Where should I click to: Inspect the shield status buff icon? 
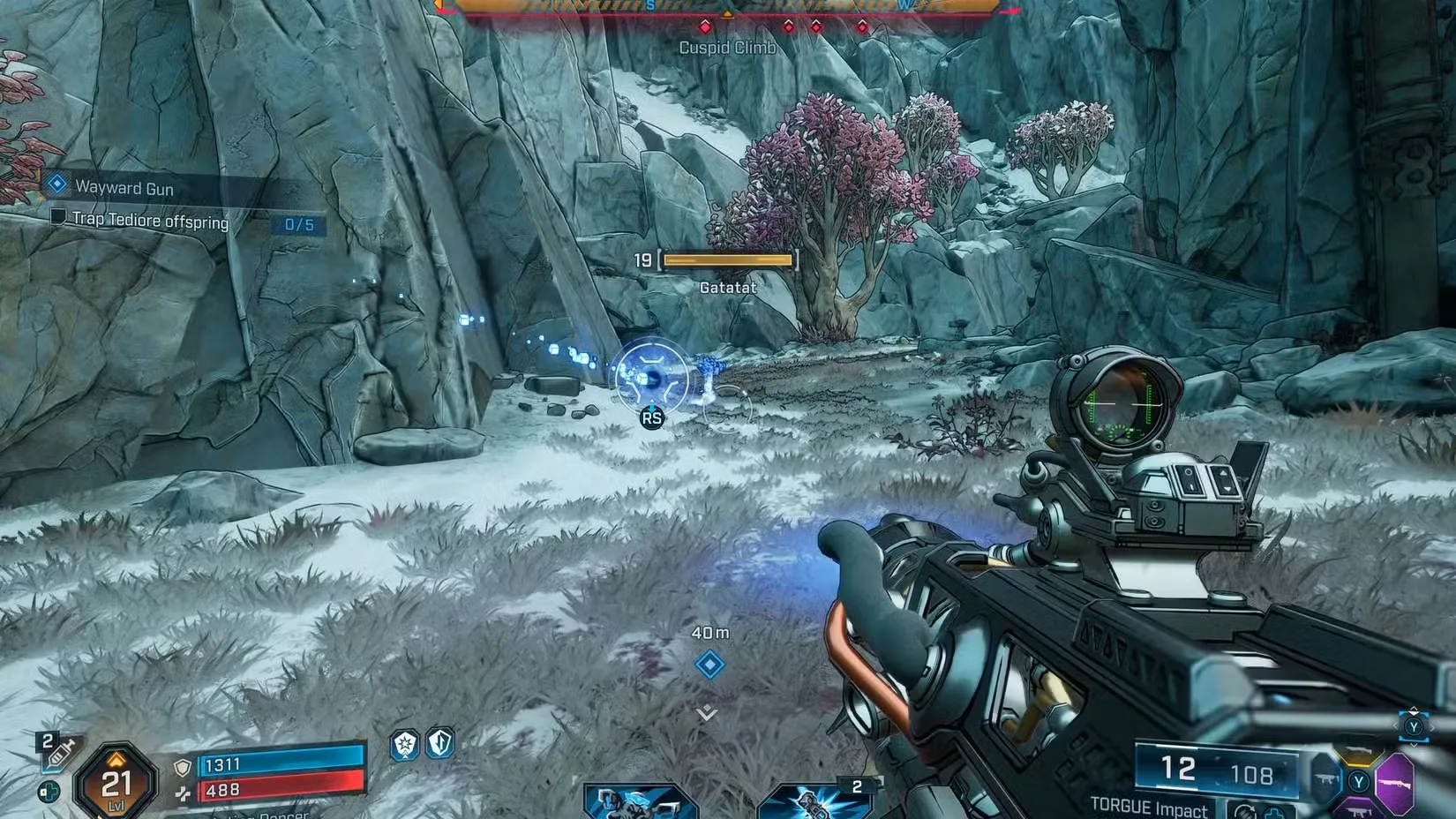point(440,743)
